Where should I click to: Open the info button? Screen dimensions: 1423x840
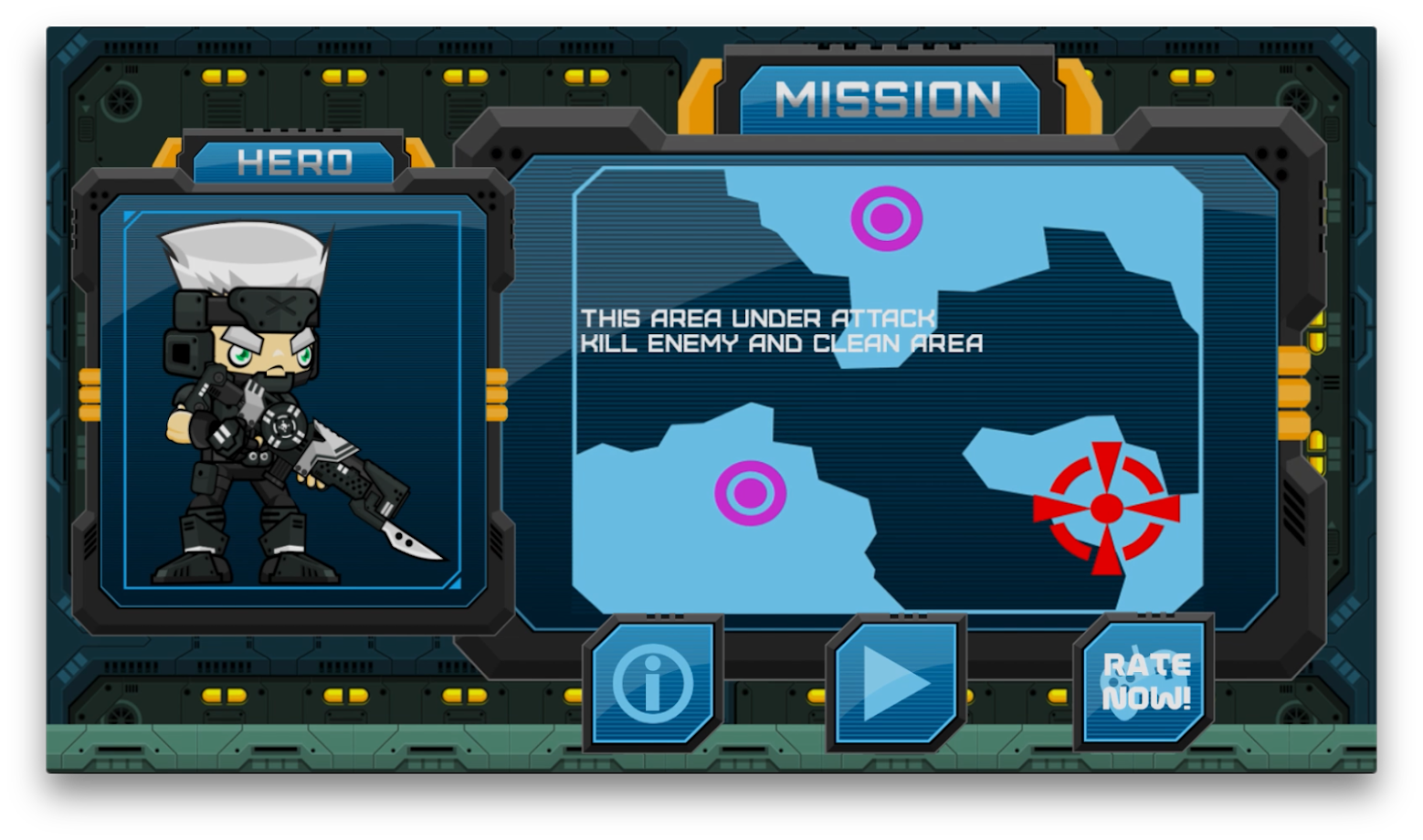pyautogui.click(x=652, y=684)
